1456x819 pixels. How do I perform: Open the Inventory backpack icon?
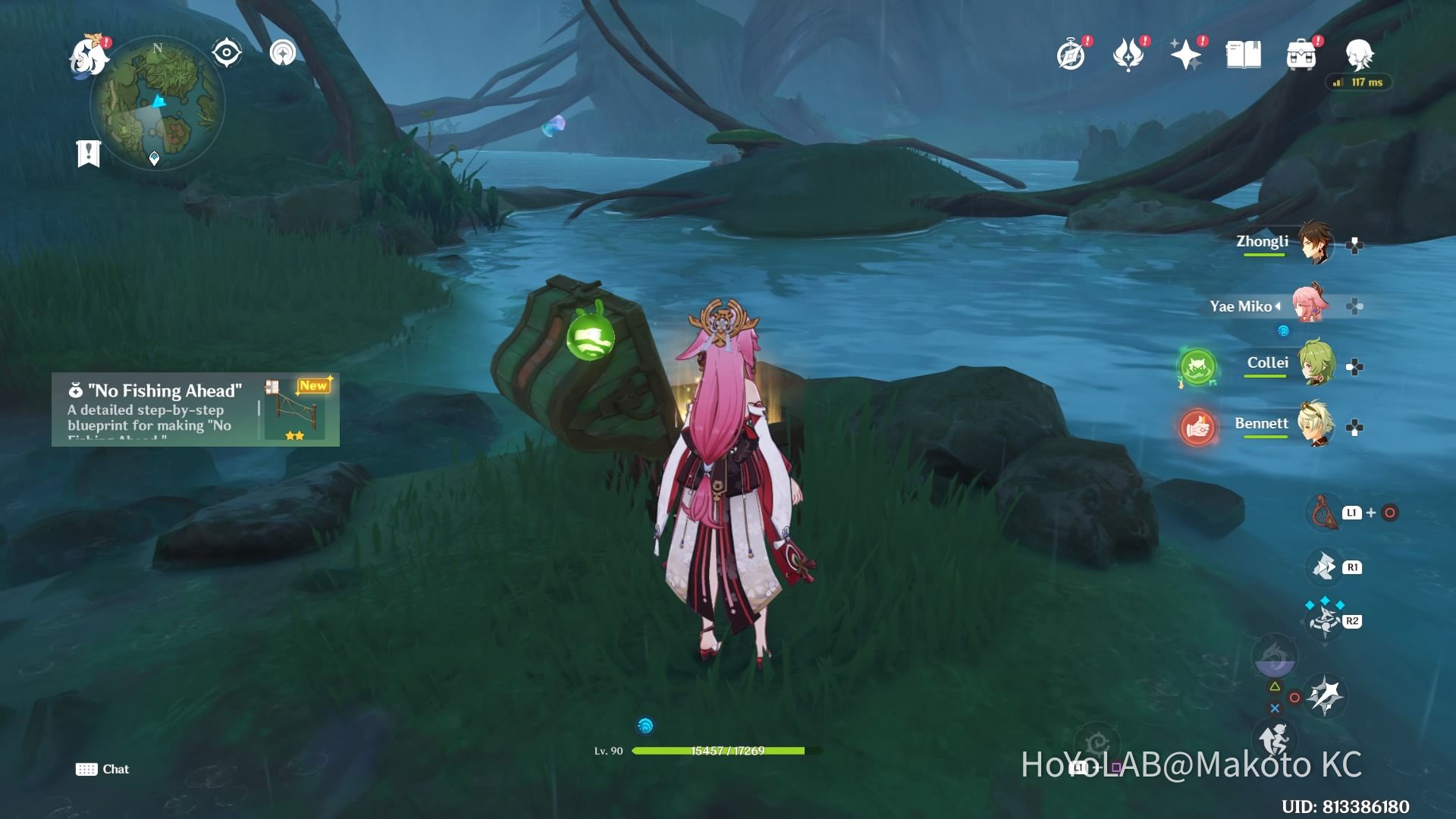1301,53
